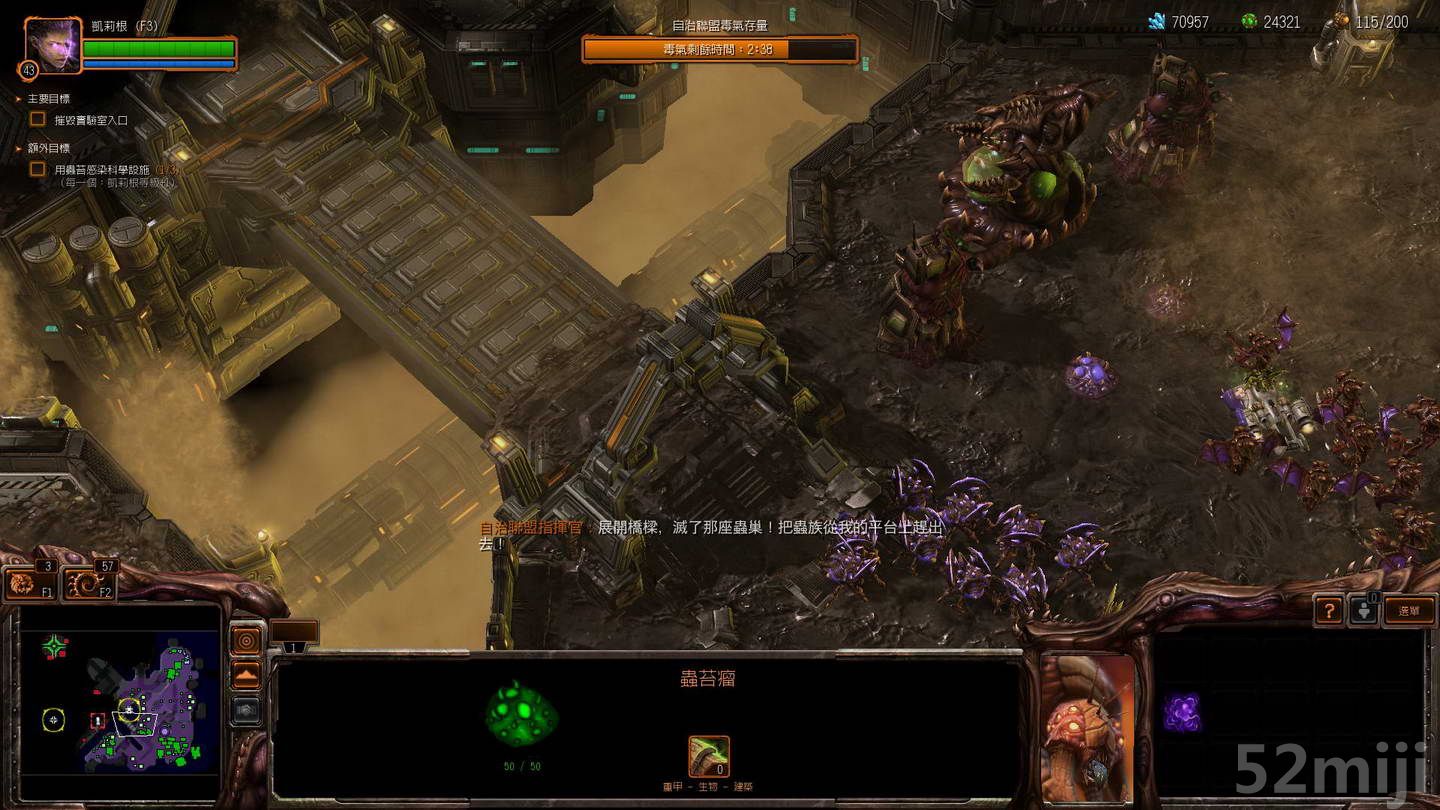Image resolution: width=1440 pixels, height=810 pixels.
Task: Open the 選單 game menu
Action: tap(1409, 610)
